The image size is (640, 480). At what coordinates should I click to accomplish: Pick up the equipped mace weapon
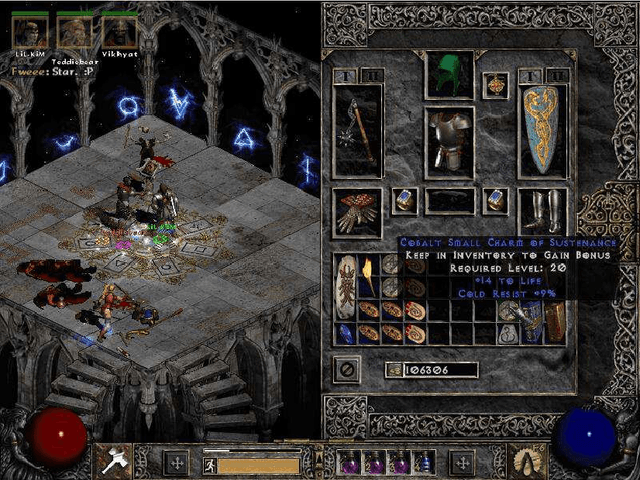tap(357, 131)
